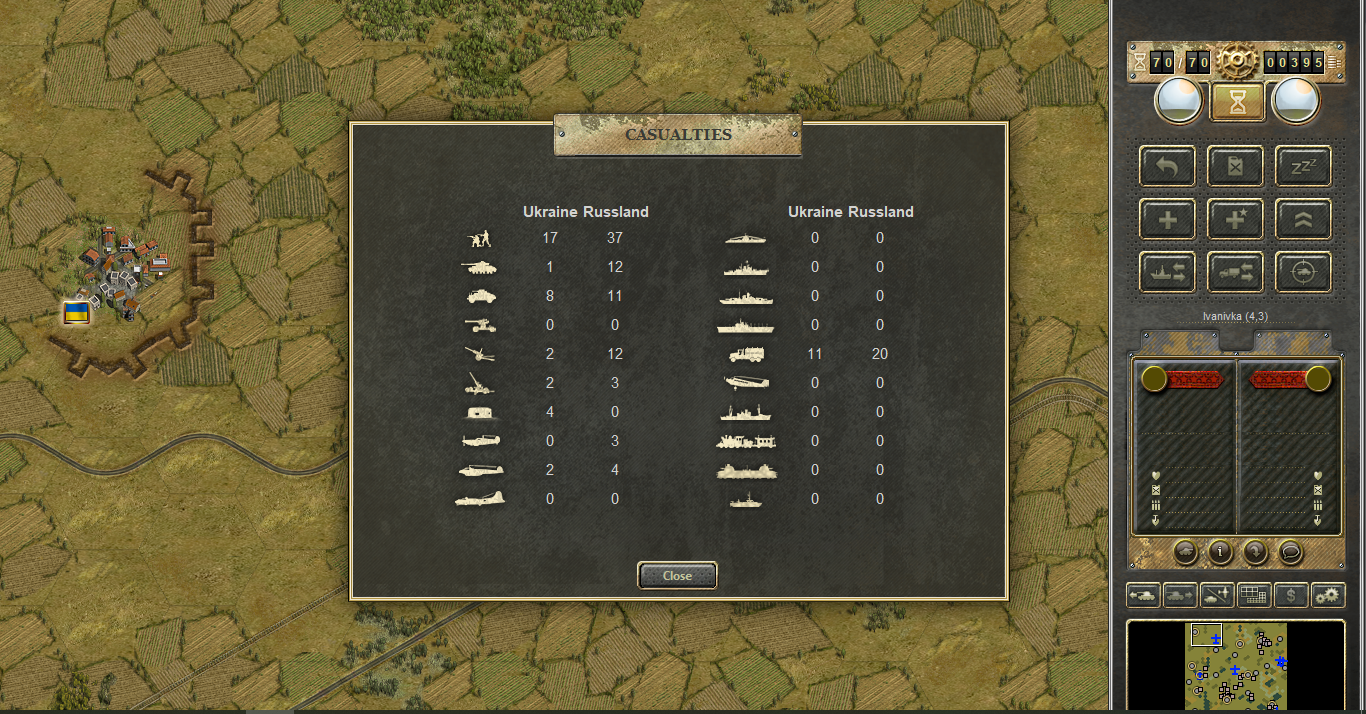Viewport: 1366px width, 714px height.
Task: Click the plain plus replacements button
Action: point(1167,219)
